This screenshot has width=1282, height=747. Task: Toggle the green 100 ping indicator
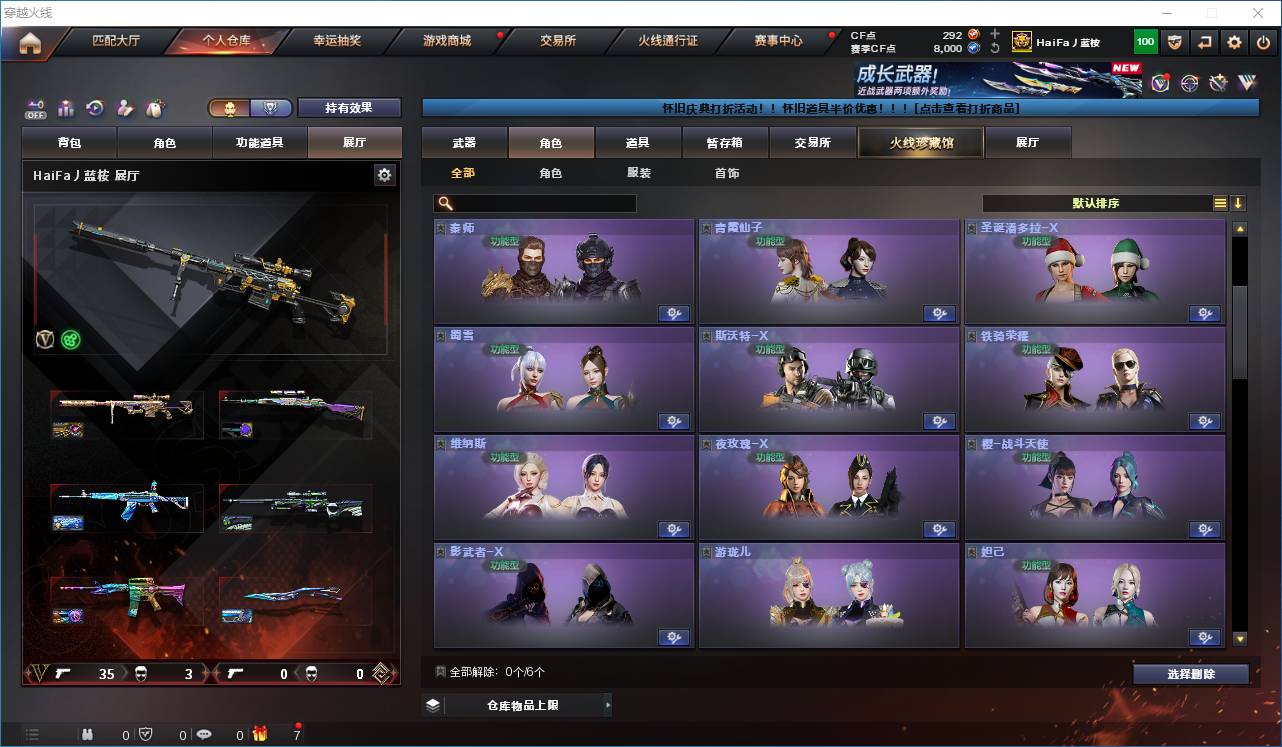[x=1145, y=42]
